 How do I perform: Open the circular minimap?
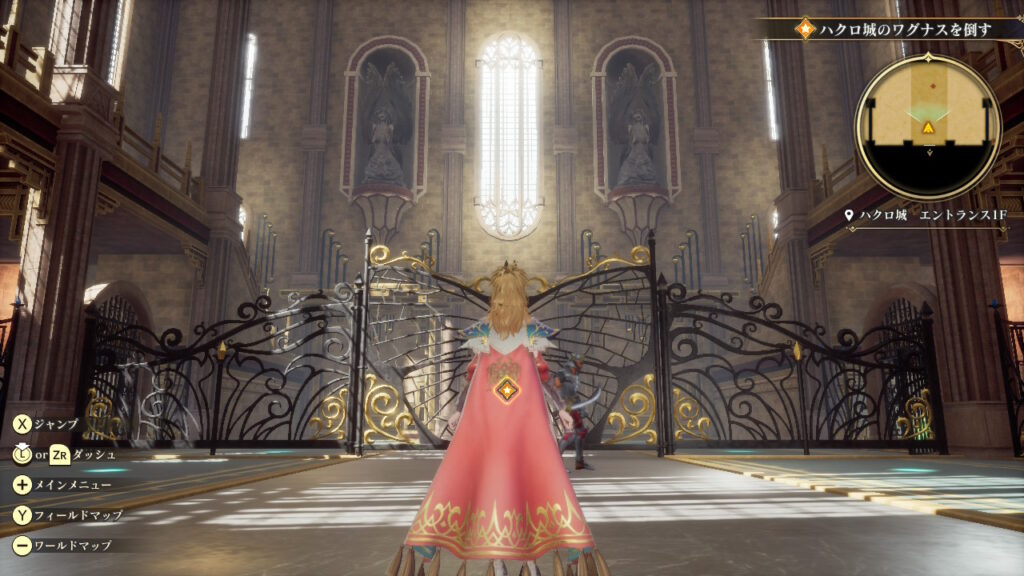pos(928,127)
